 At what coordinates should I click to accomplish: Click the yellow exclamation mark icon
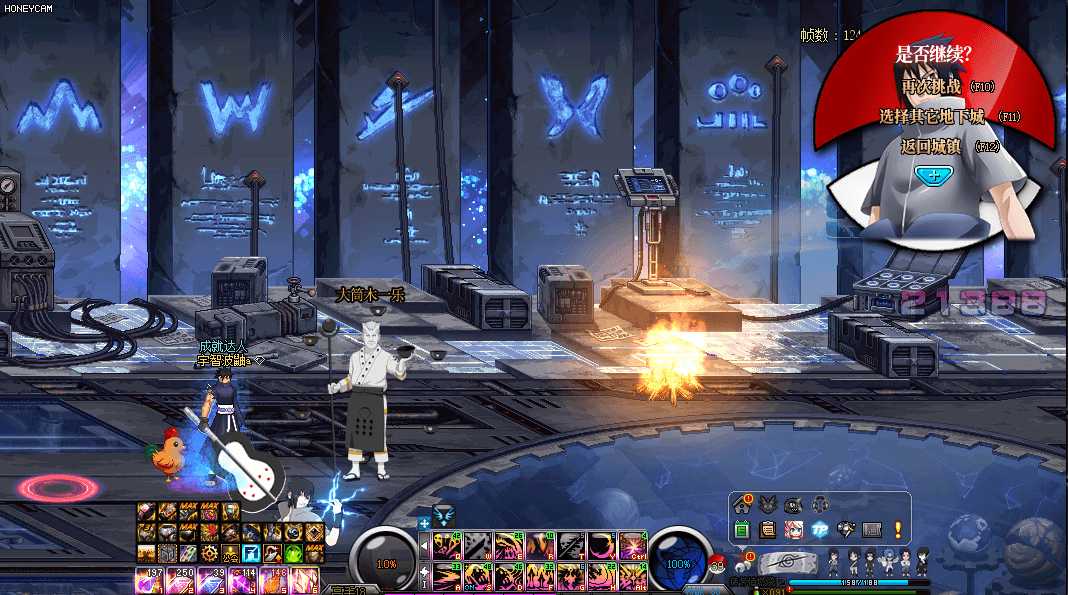pyautogui.click(x=898, y=529)
